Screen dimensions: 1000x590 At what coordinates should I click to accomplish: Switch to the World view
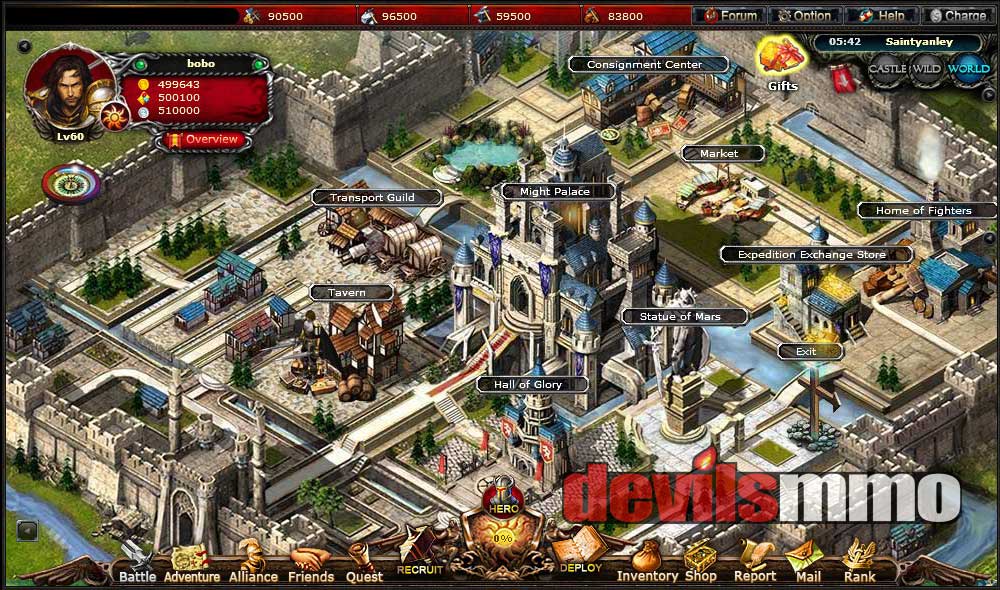(968, 70)
